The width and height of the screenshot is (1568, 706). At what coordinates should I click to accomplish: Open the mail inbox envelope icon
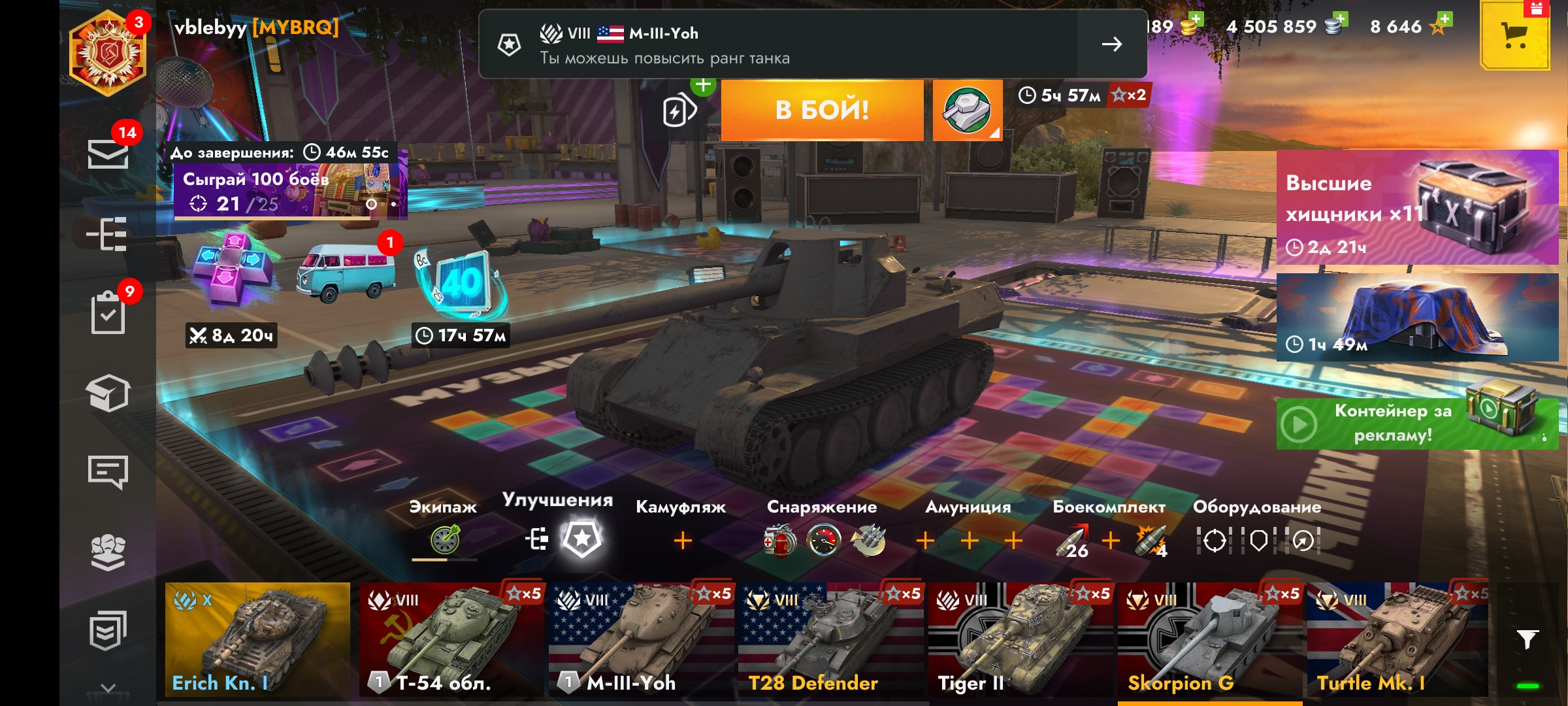click(108, 154)
